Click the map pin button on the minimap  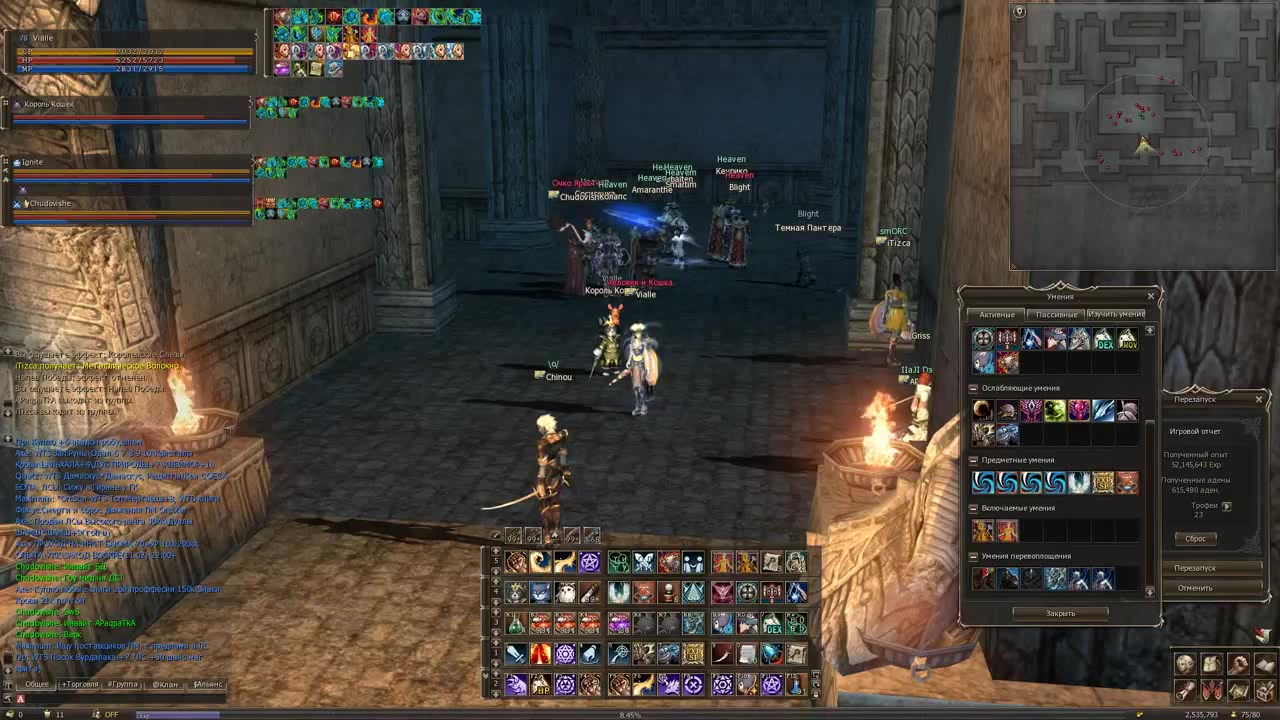(1019, 12)
